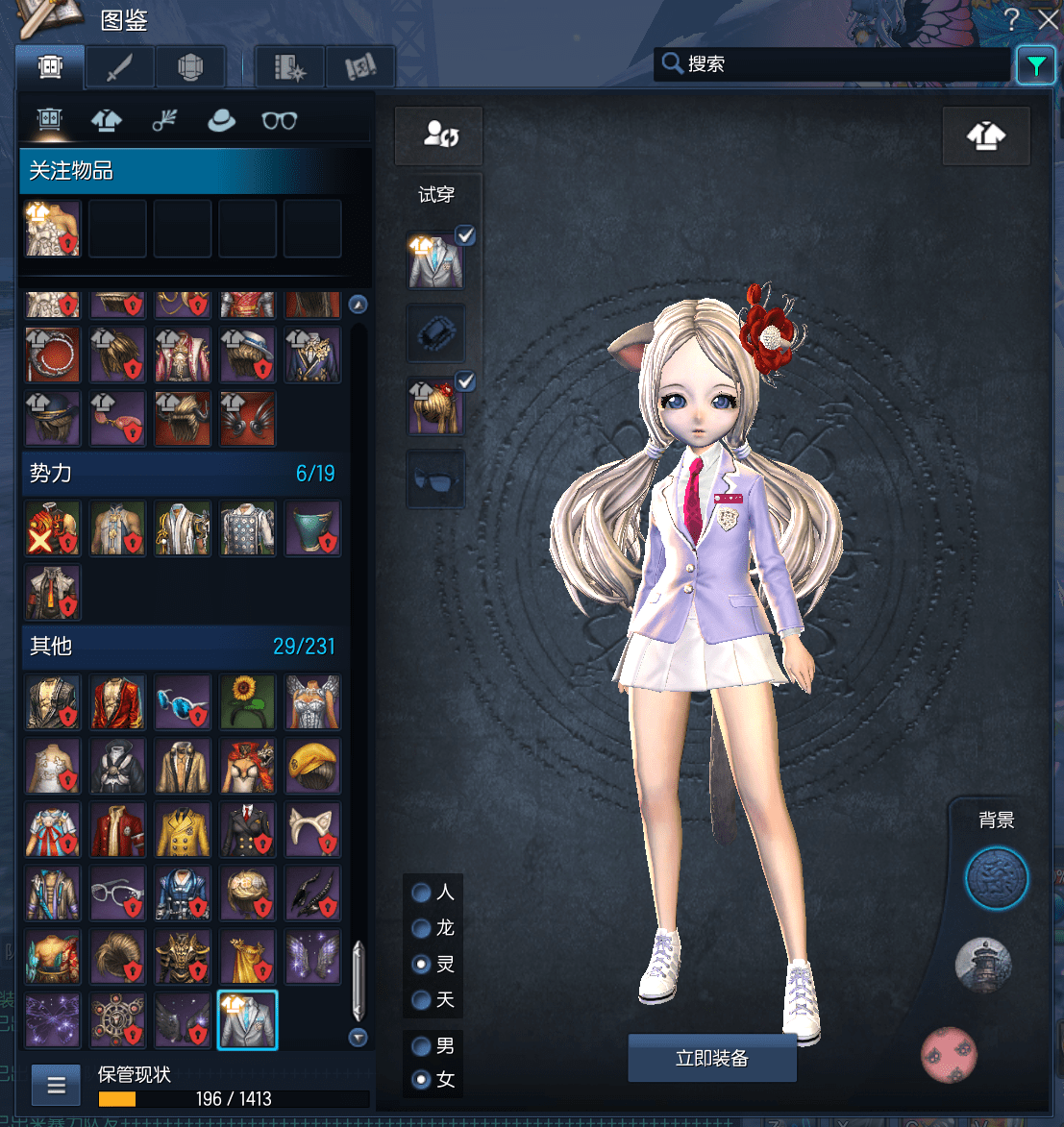Open the question mark help
The height and width of the screenshot is (1127, 1064).
[x=1011, y=19]
